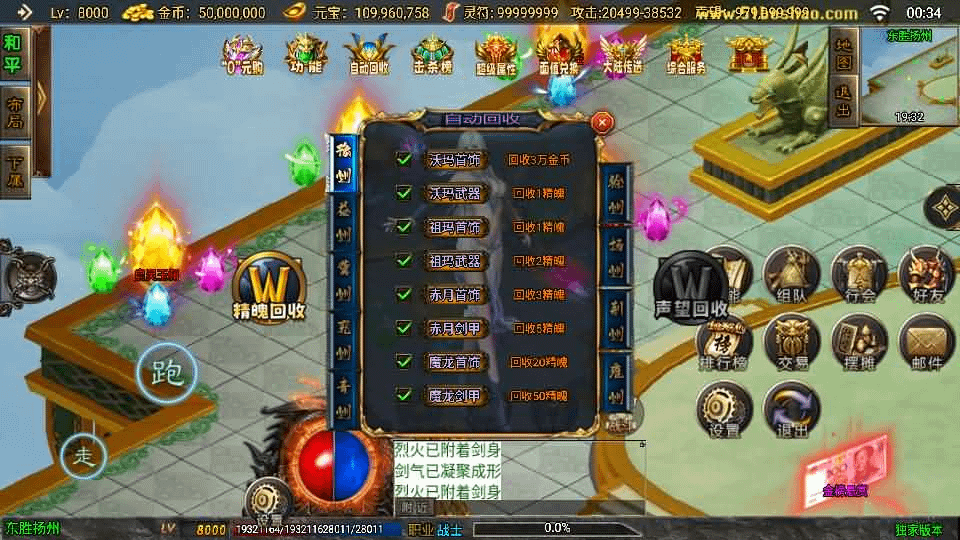Toggle the 赤月剑甲 checkbox
Image resolution: width=960 pixels, height=540 pixels.
404,327
